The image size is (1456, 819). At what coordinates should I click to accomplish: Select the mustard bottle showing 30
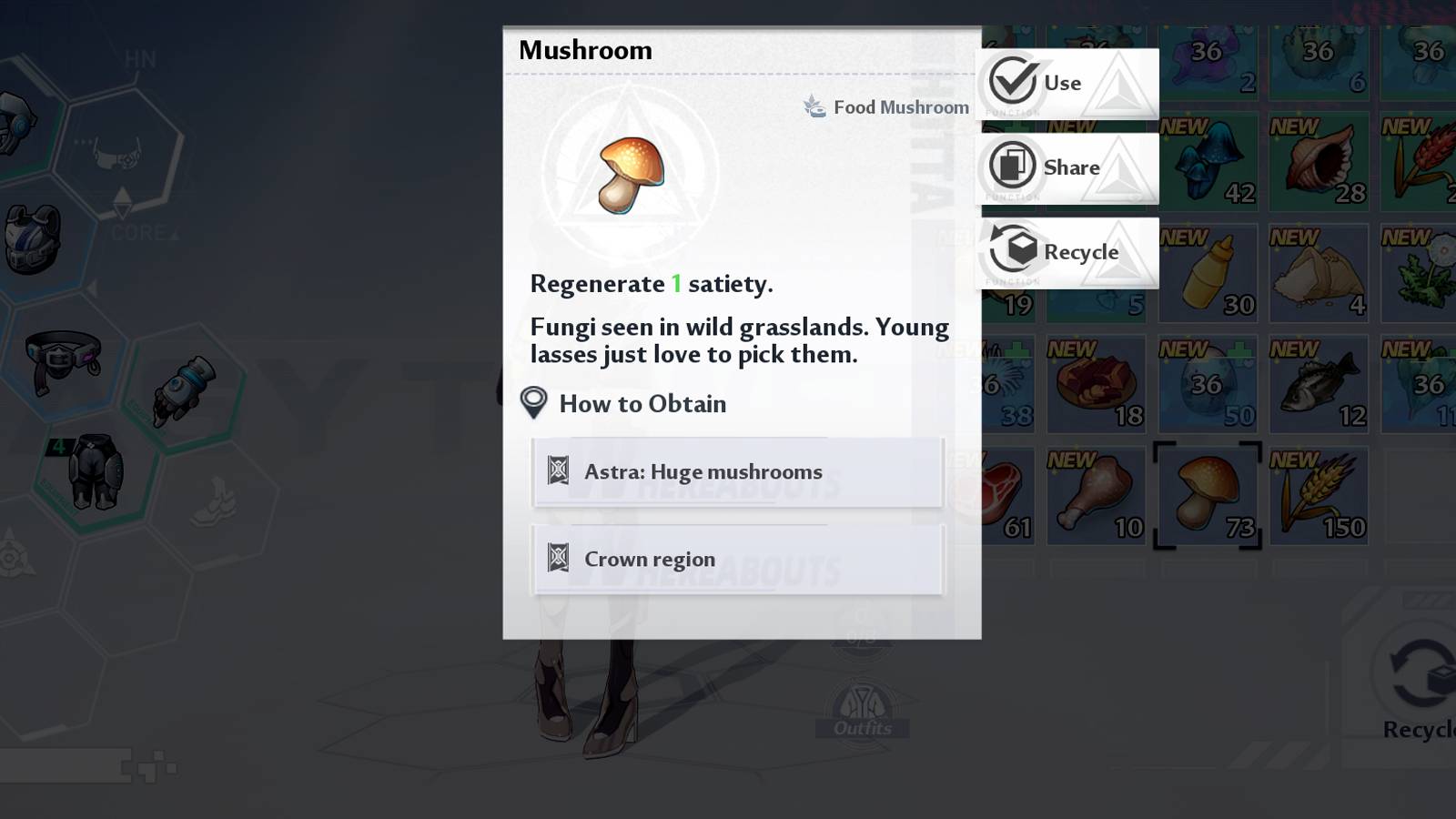click(1207, 273)
